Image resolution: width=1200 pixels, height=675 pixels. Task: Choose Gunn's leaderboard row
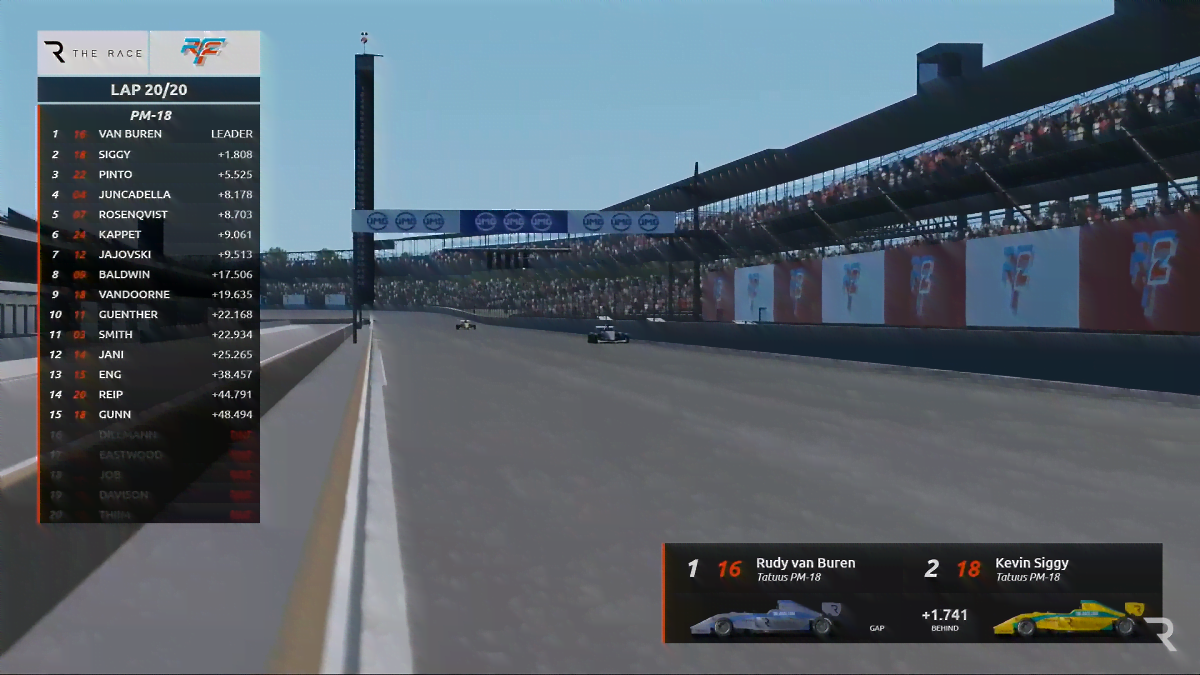pyautogui.click(x=150, y=415)
